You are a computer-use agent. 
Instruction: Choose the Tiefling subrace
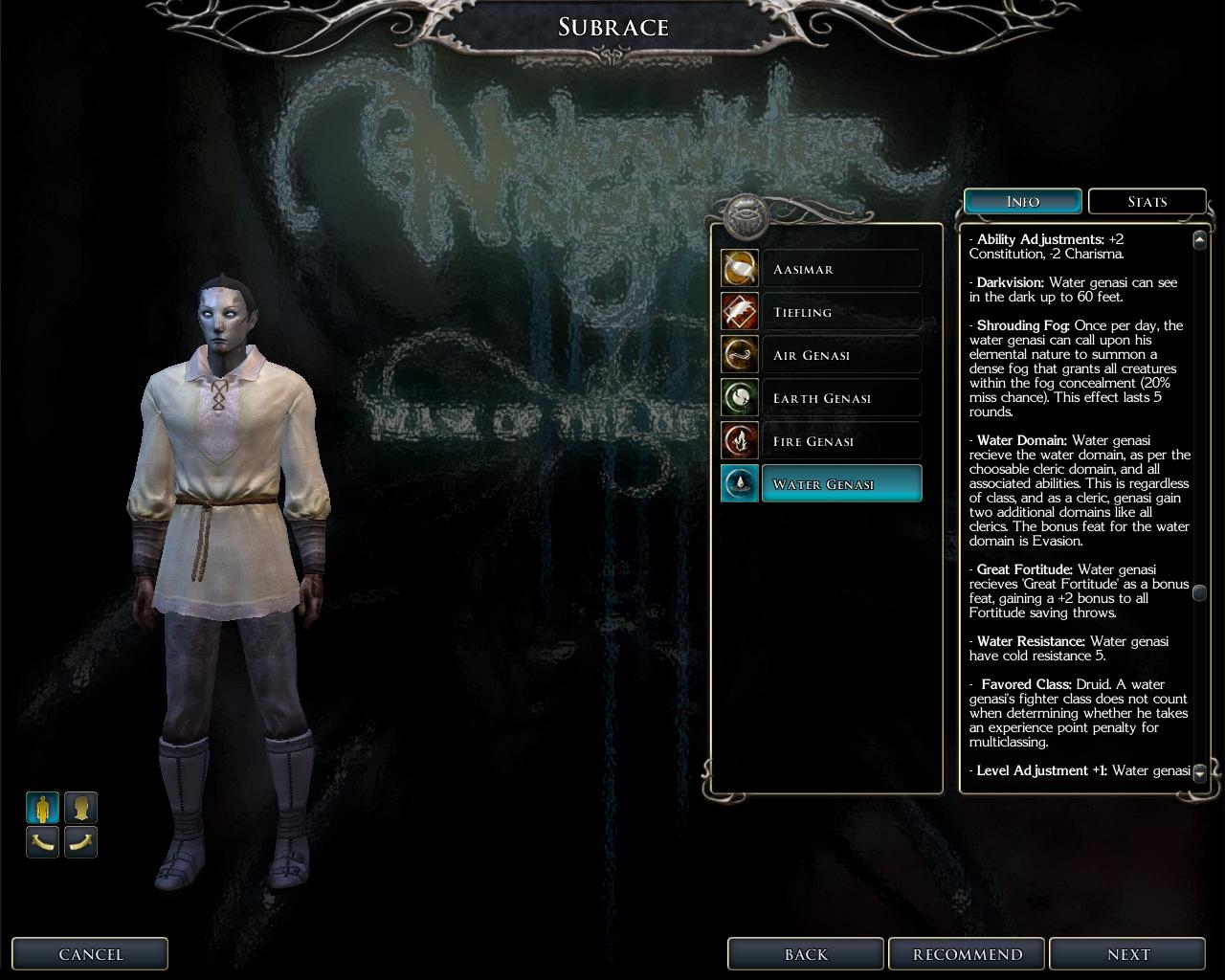pos(841,312)
